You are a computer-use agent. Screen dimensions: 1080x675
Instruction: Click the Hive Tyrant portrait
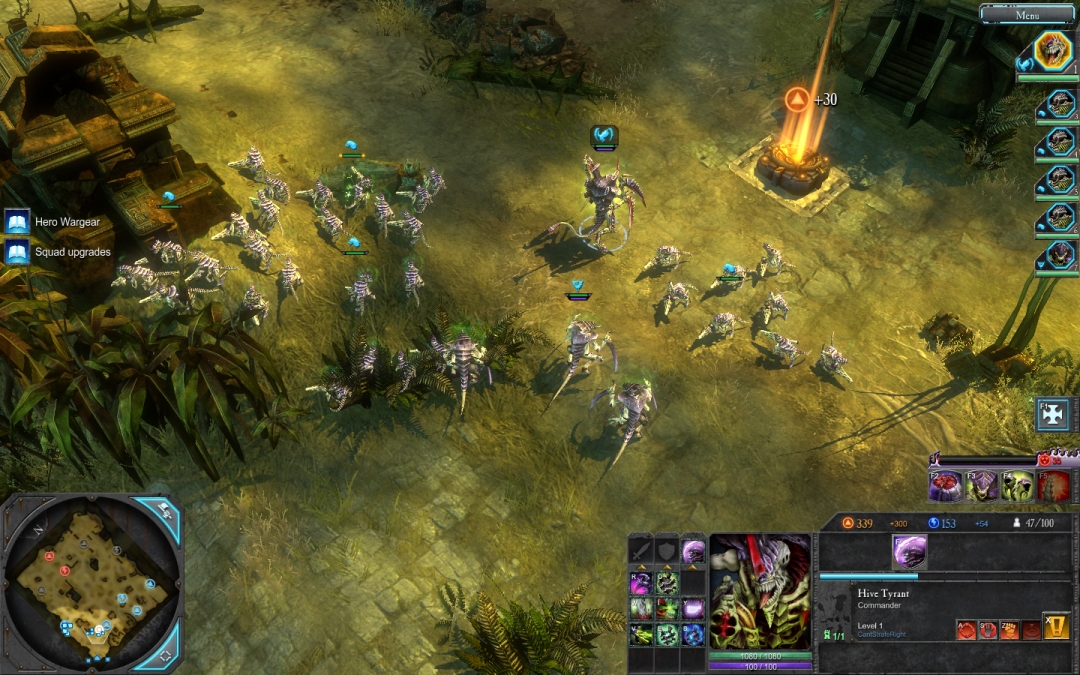(760, 590)
